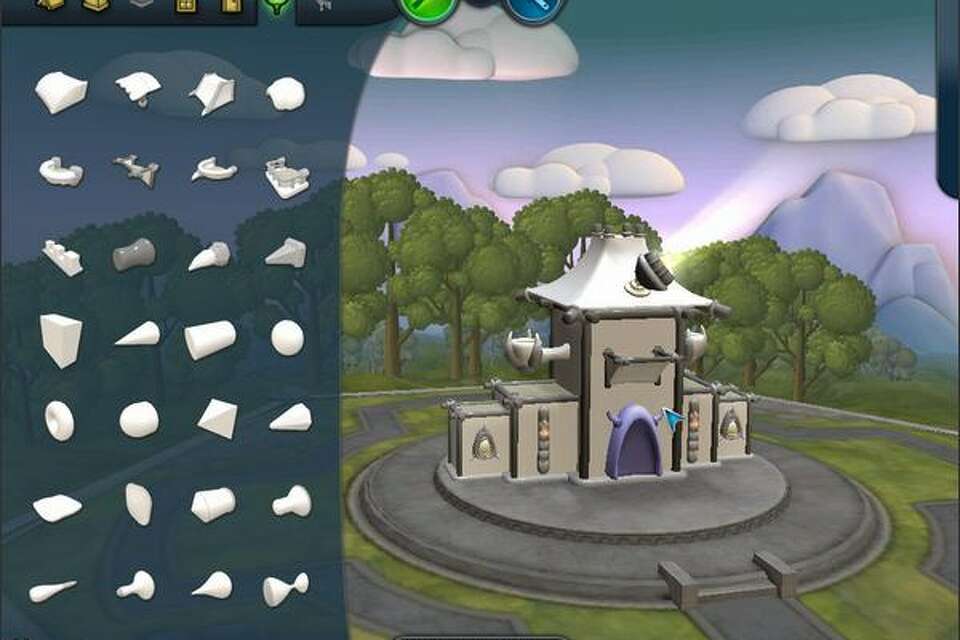Pick the gray hourglass cylinder part
This screenshot has width=960, height=640.
[134, 254]
